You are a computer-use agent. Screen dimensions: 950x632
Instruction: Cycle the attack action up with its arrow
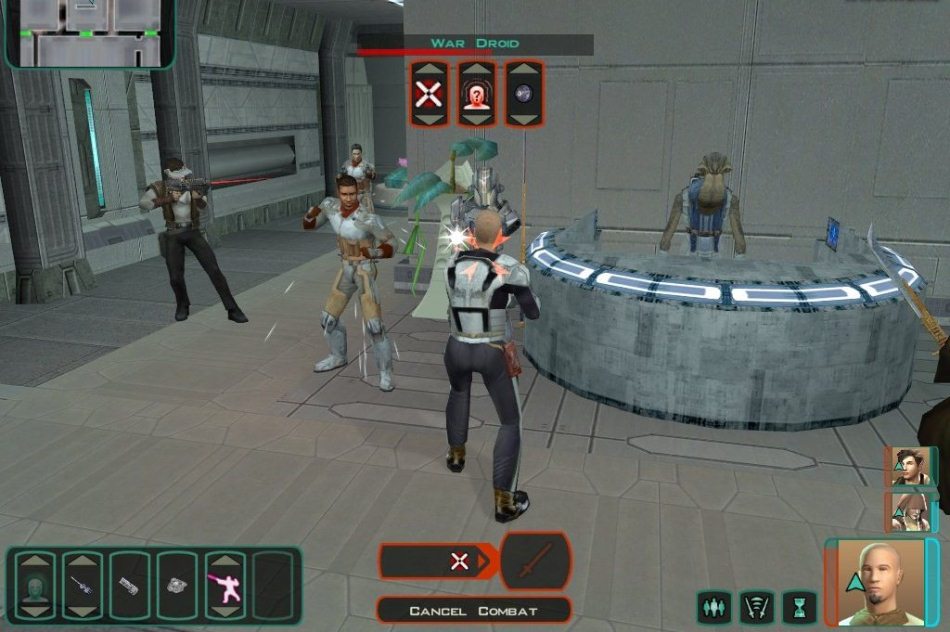pyautogui.click(x=428, y=70)
